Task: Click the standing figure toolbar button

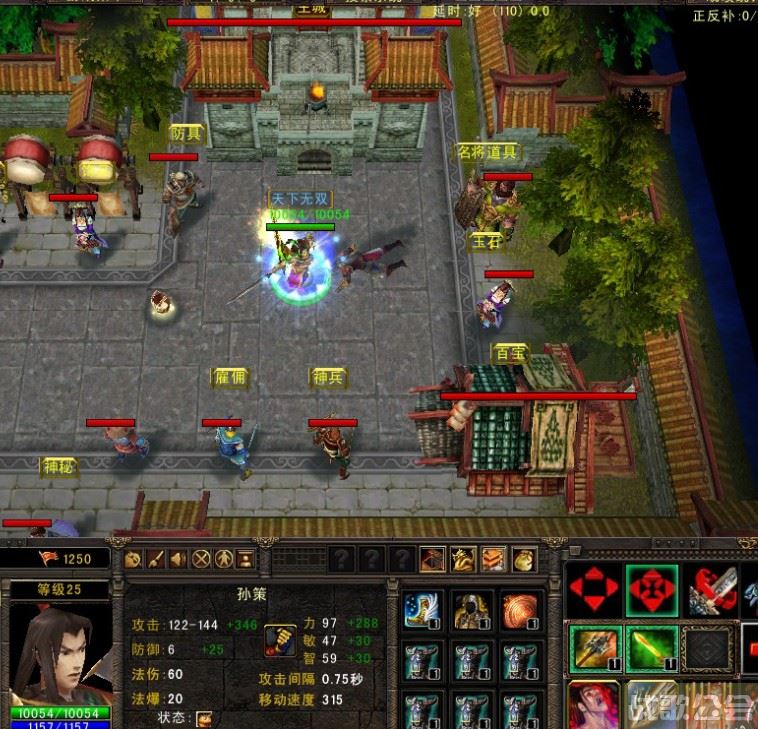Action: [x=223, y=559]
